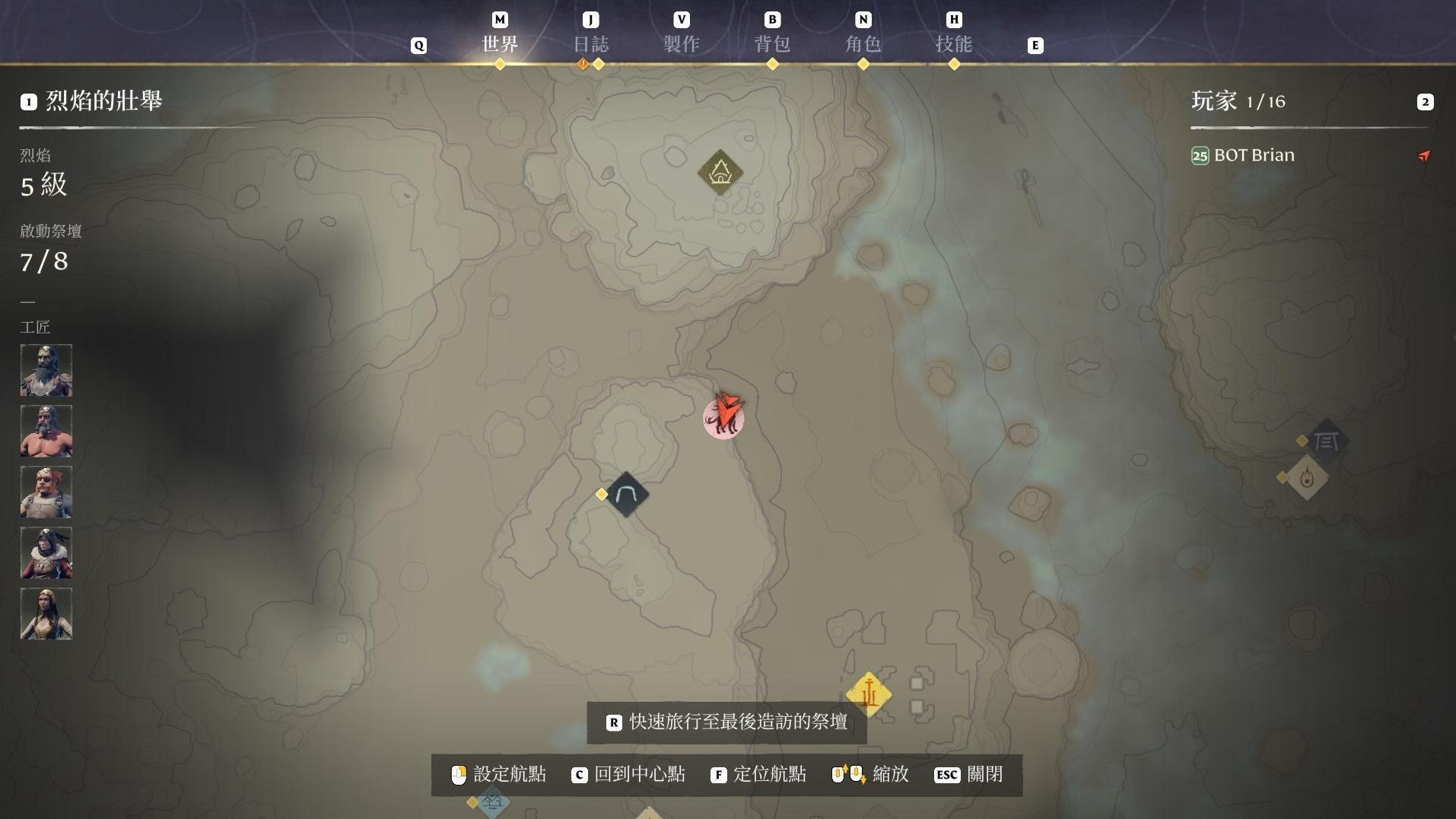The height and width of the screenshot is (819, 1456).
Task: Choose the yellow altar tower map marker
Action: [869, 694]
